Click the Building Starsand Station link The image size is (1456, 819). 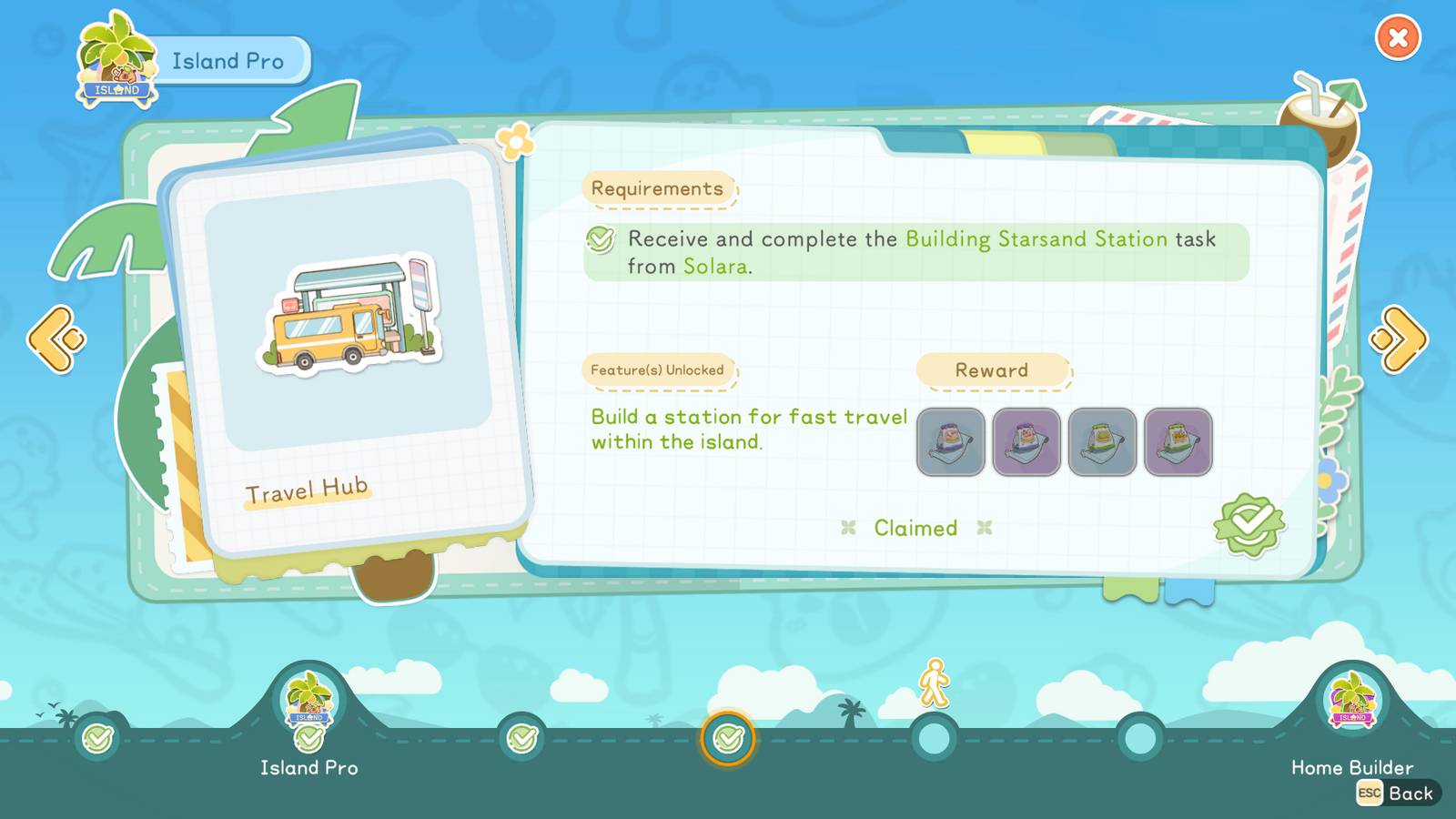coord(1036,239)
